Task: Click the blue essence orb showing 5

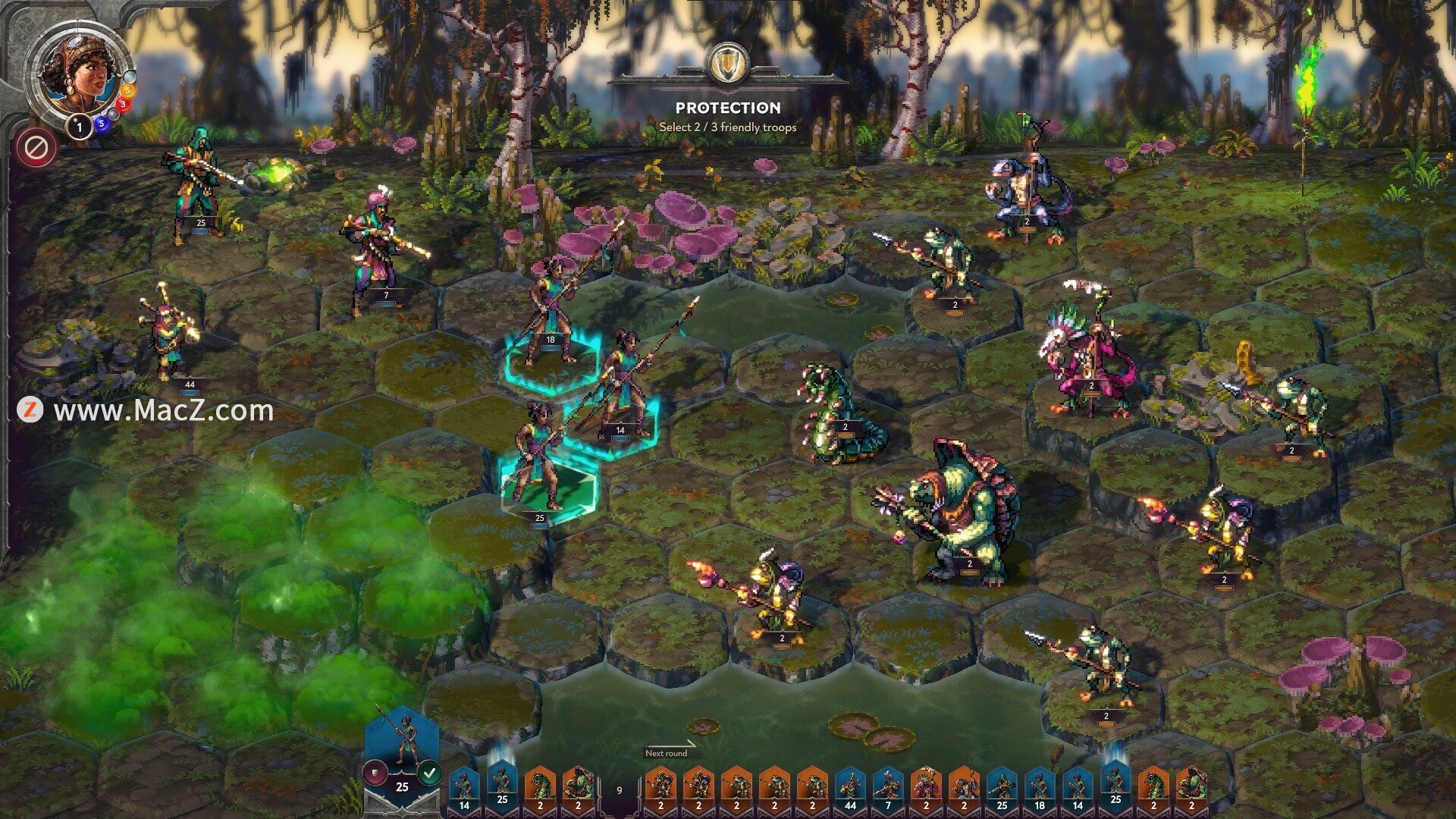Action: pos(101,124)
